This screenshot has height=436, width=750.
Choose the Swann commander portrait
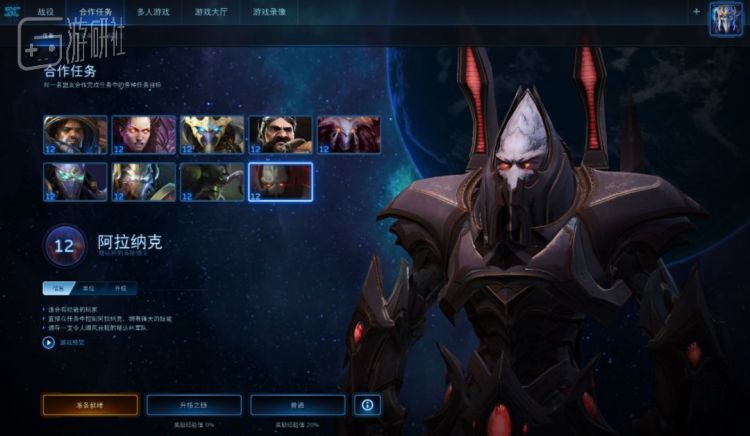pos(280,135)
